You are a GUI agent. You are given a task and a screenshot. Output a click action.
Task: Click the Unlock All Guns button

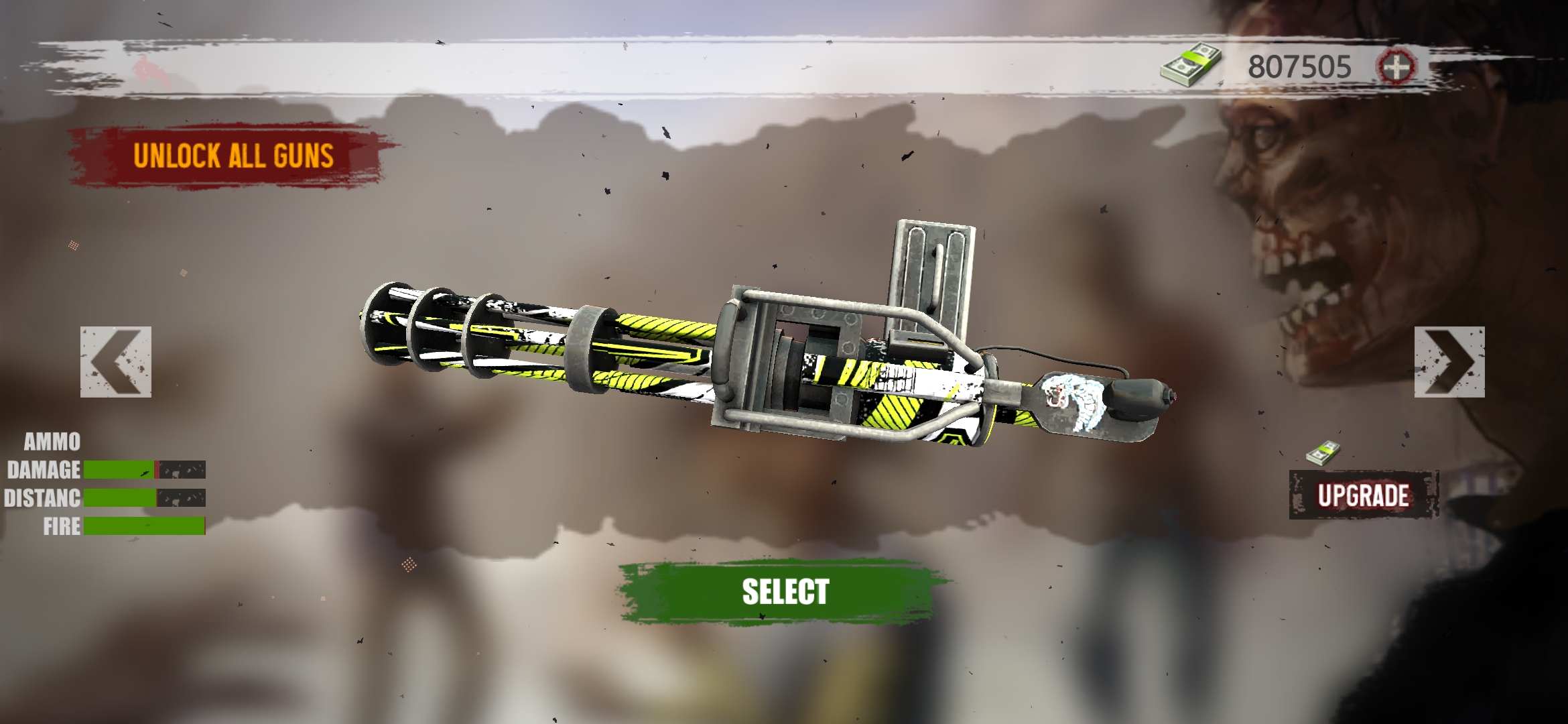click(x=233, y=156)
